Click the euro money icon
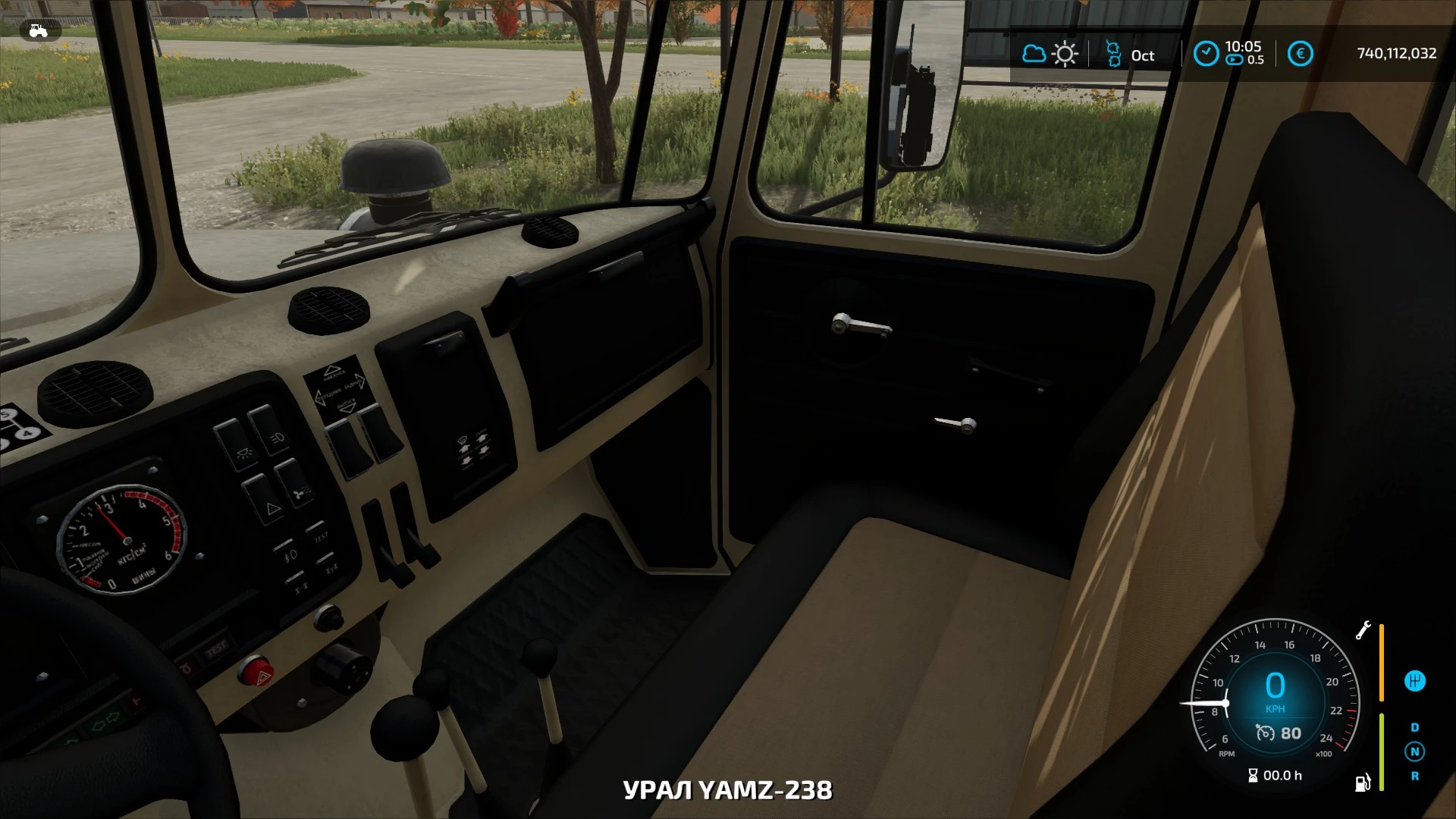The image size is (1456, 819). click(x=1300, y=54)
